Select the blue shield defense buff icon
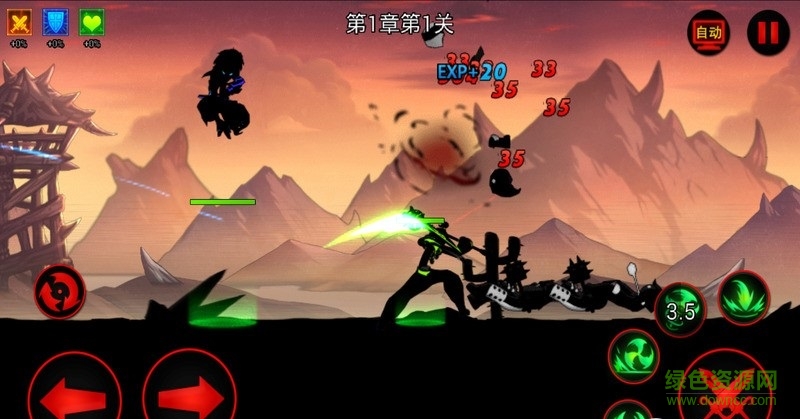 (x=56, y=22)
